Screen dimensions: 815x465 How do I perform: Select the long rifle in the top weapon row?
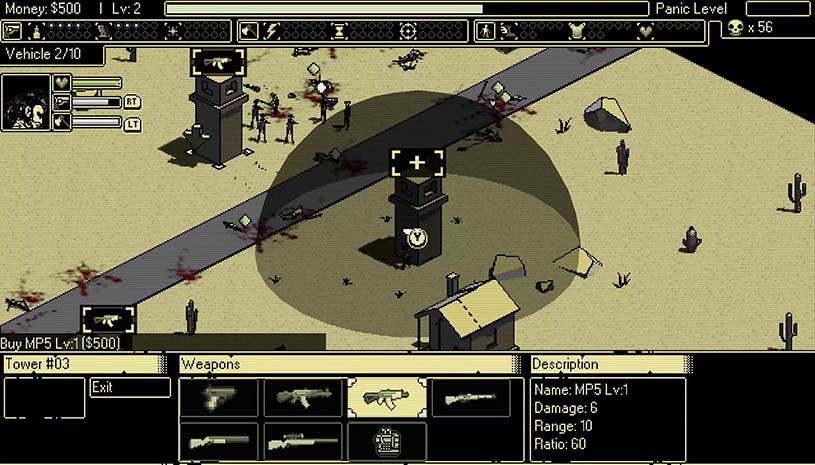(470, 398)
